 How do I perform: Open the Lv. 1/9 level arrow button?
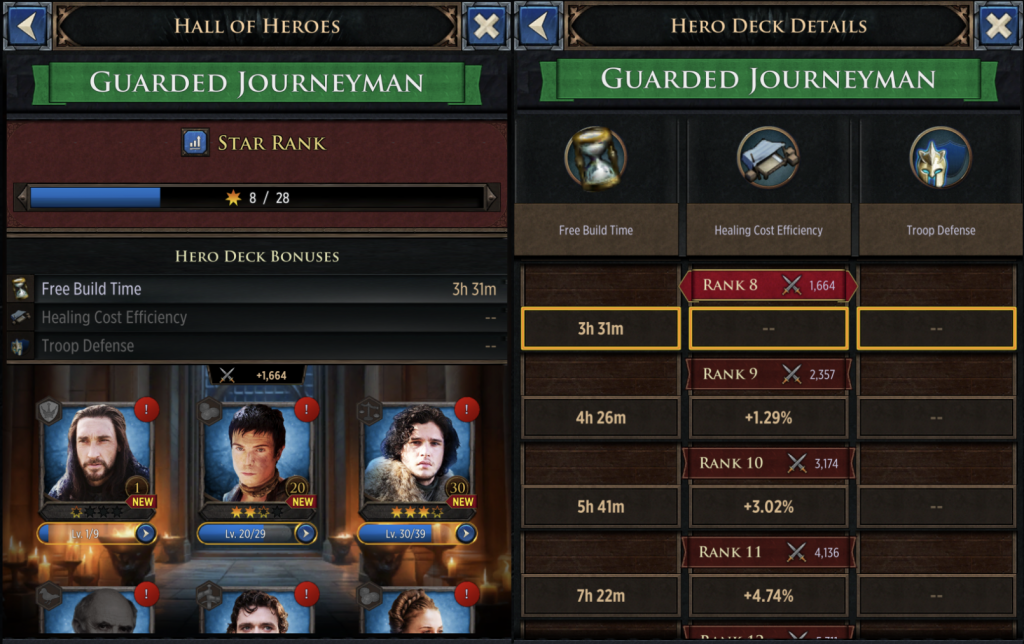146,533
